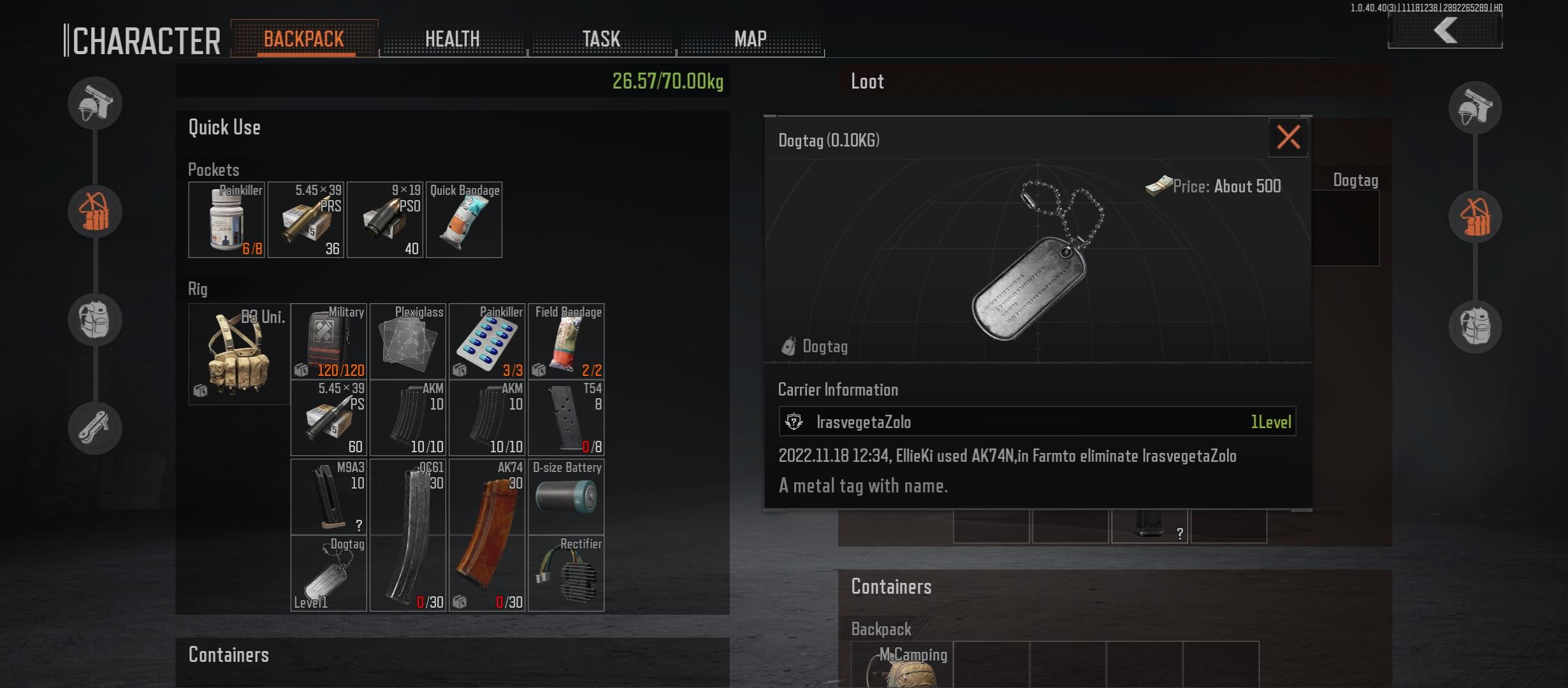Viewport: 1568px width, 688px height.
Task: Select the D-size Battery item
Action: pos(566,496)
